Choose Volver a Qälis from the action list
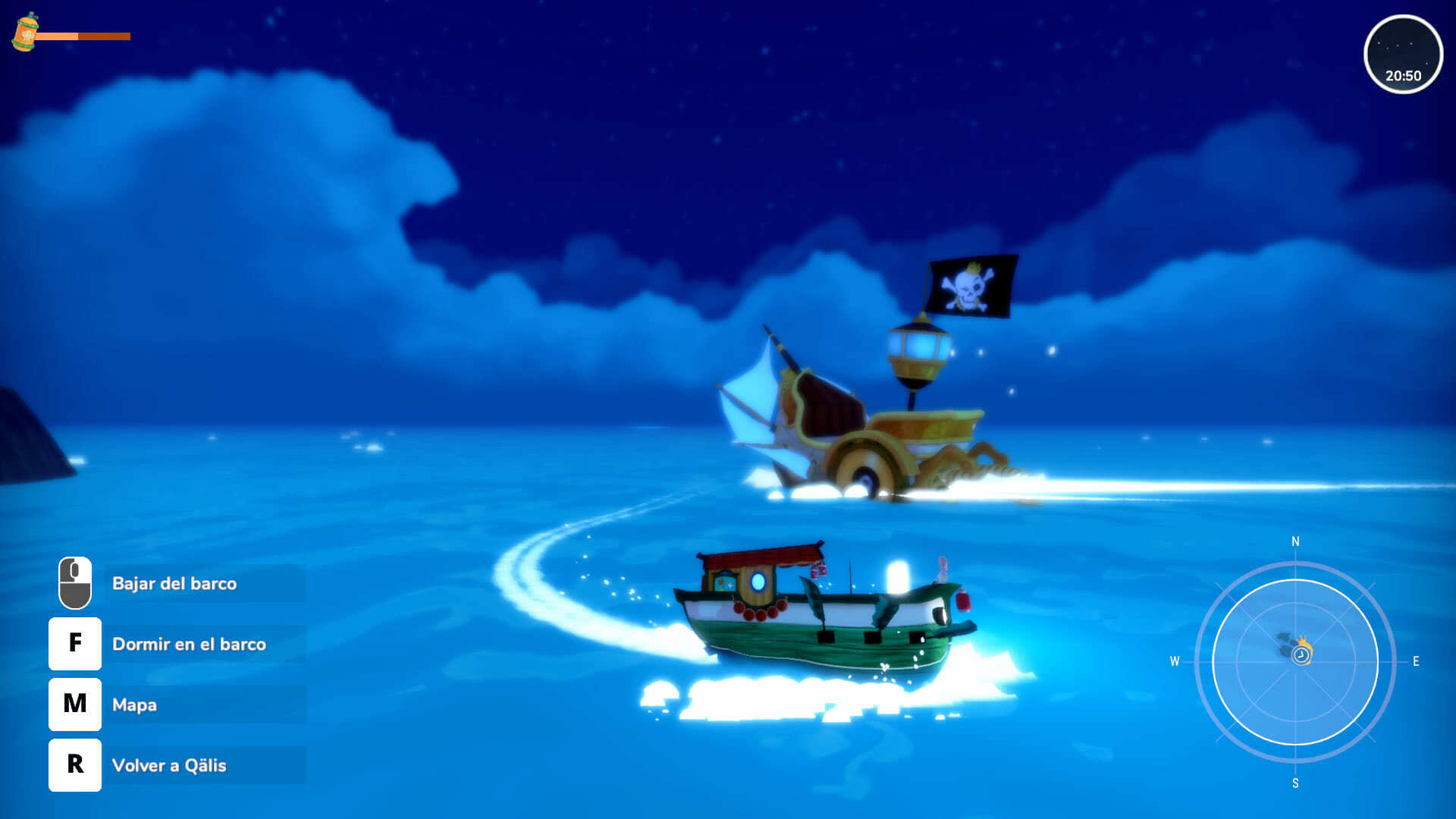The width and height of the screenshot is (1456, 819). (x=169, y=765)
